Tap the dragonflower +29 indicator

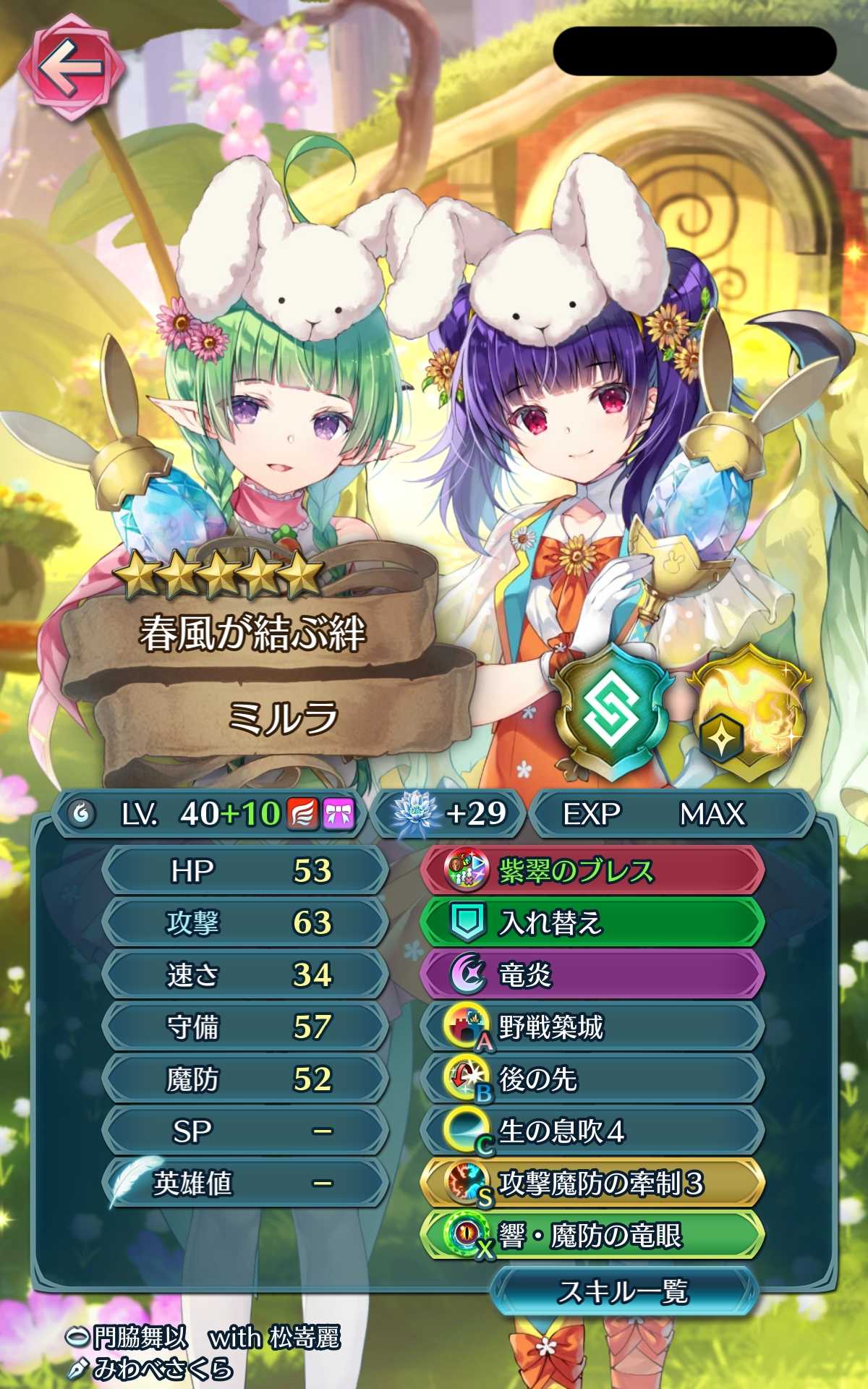[x=448, y=814]
